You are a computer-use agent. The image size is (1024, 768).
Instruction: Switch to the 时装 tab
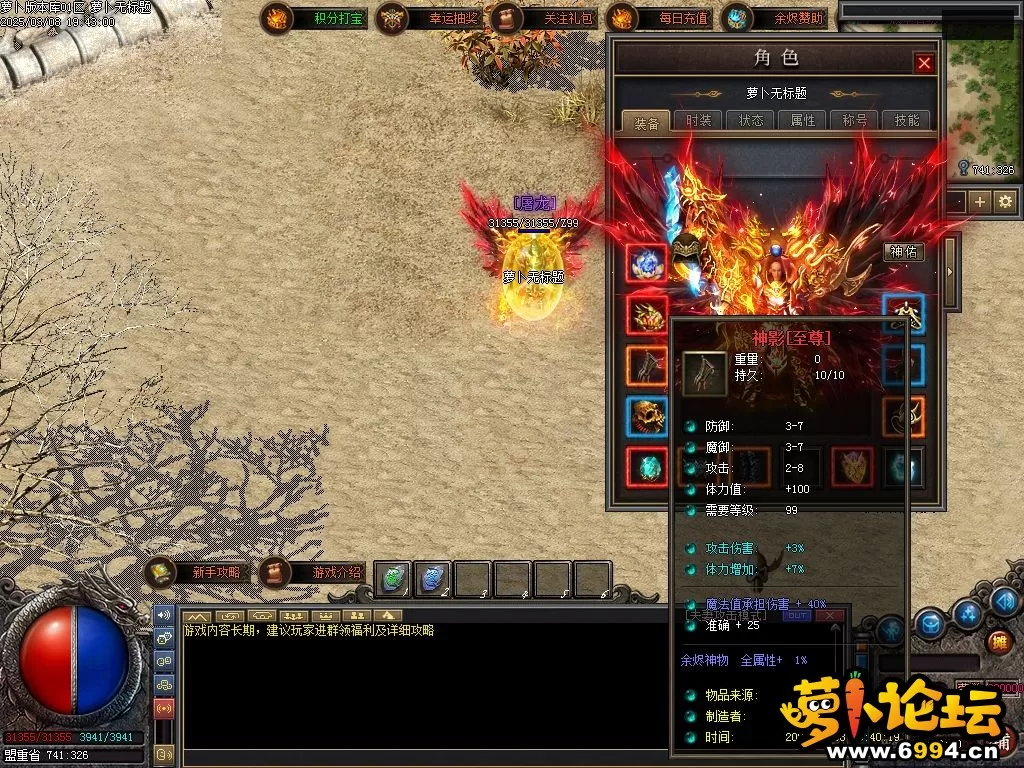tap(699, 120)
